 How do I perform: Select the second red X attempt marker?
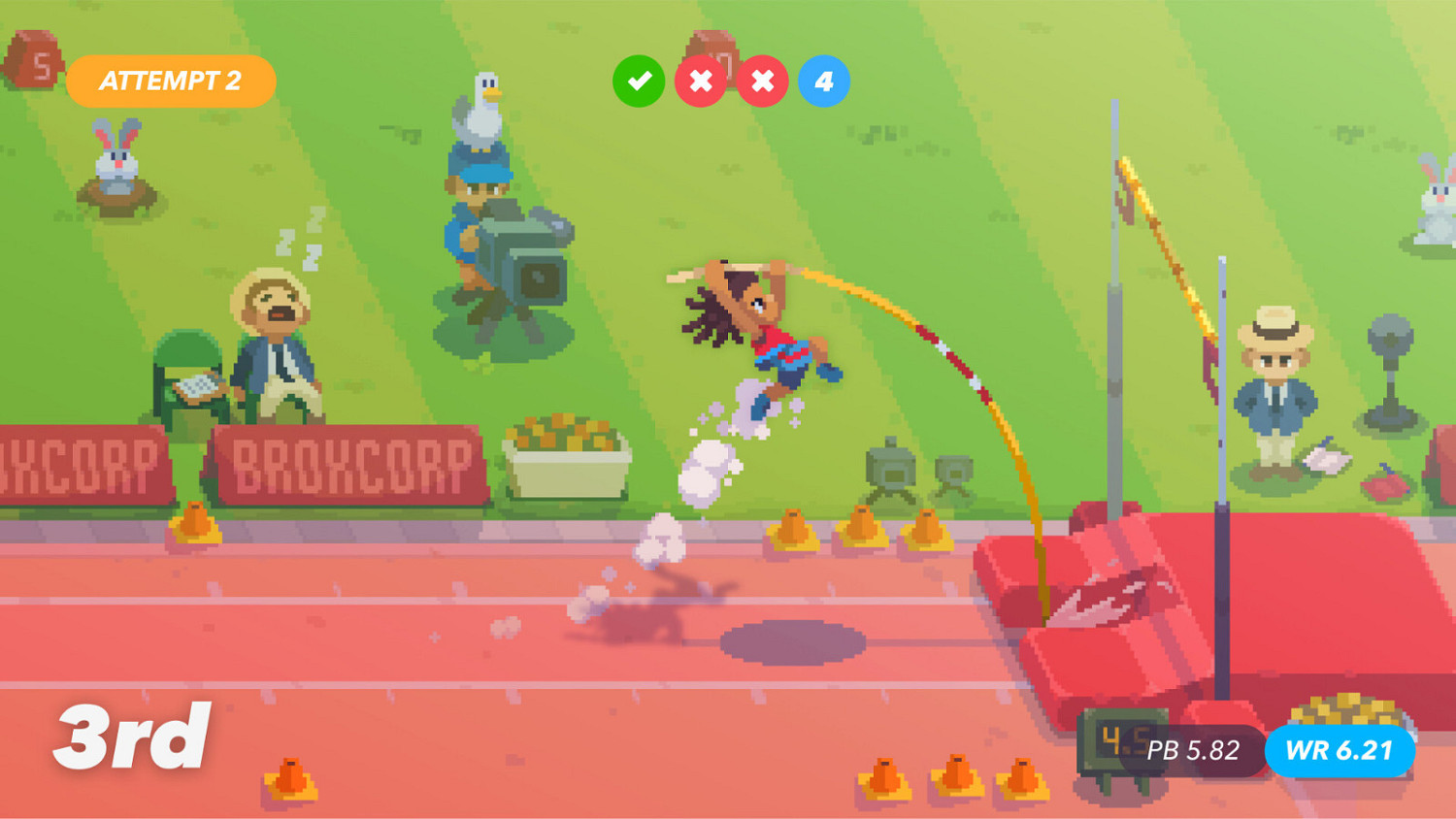click(762, 81)
